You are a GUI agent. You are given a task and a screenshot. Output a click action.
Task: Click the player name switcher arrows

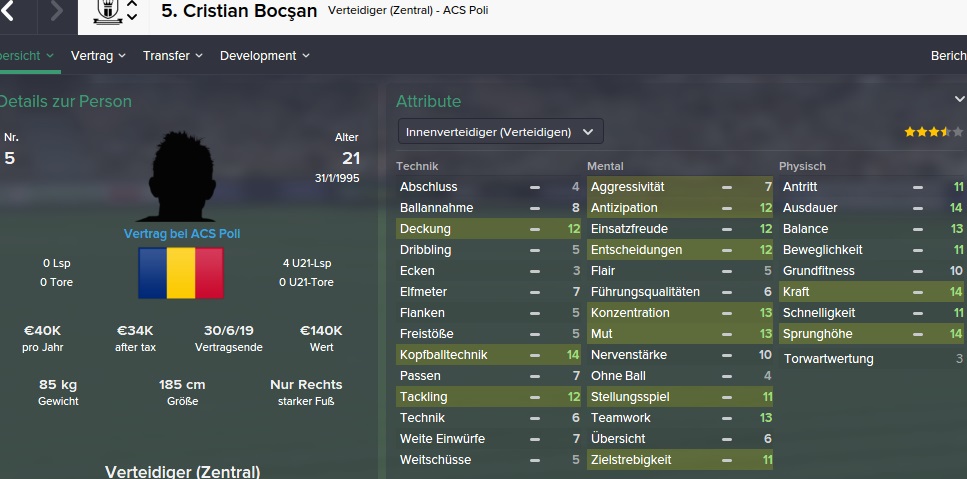click(x=132, y=12)
